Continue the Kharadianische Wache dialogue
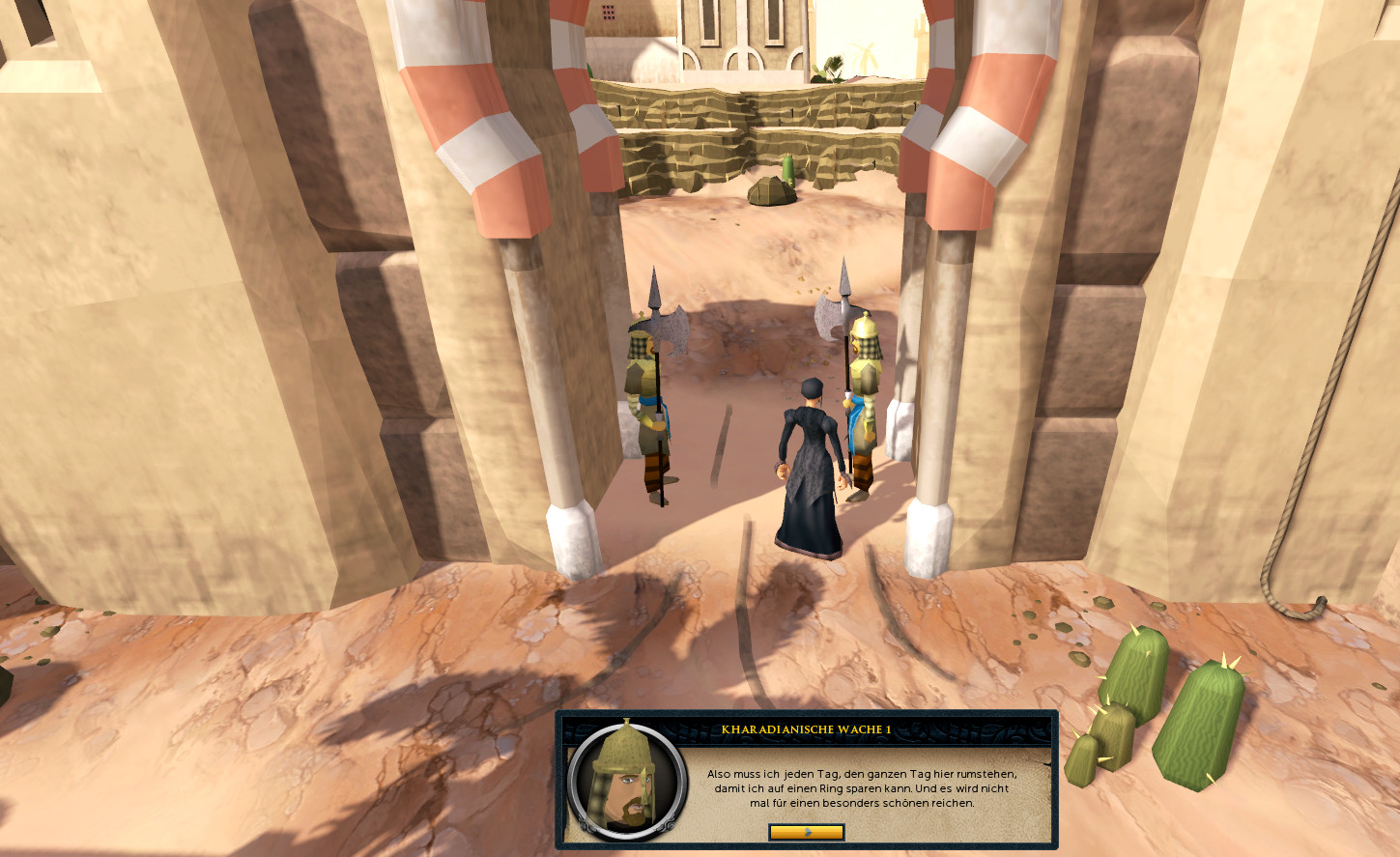The height and width of the screenshot is (857, 1400). coord(806,832)
